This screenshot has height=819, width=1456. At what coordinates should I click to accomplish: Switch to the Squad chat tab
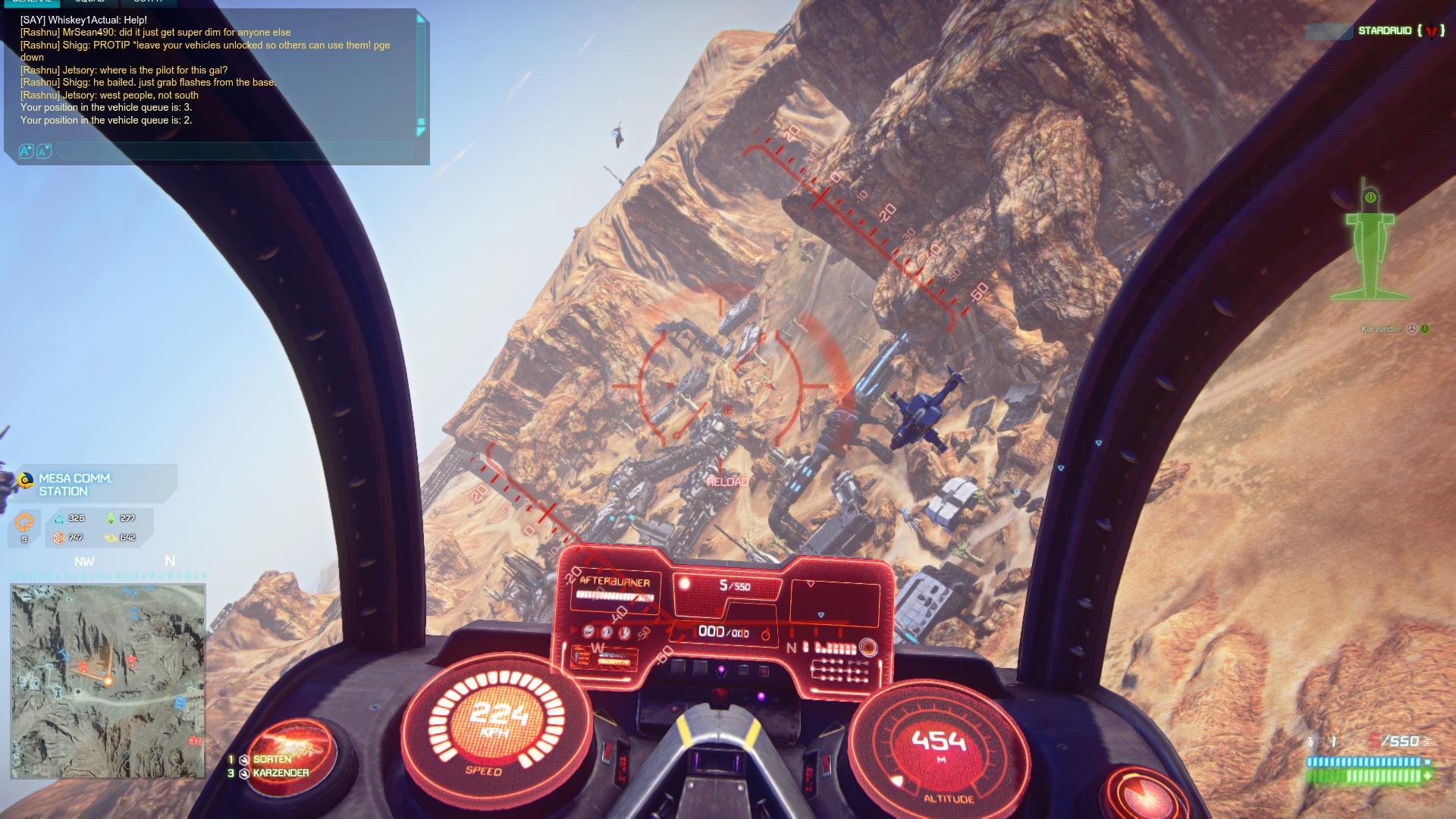pos(89,2)
